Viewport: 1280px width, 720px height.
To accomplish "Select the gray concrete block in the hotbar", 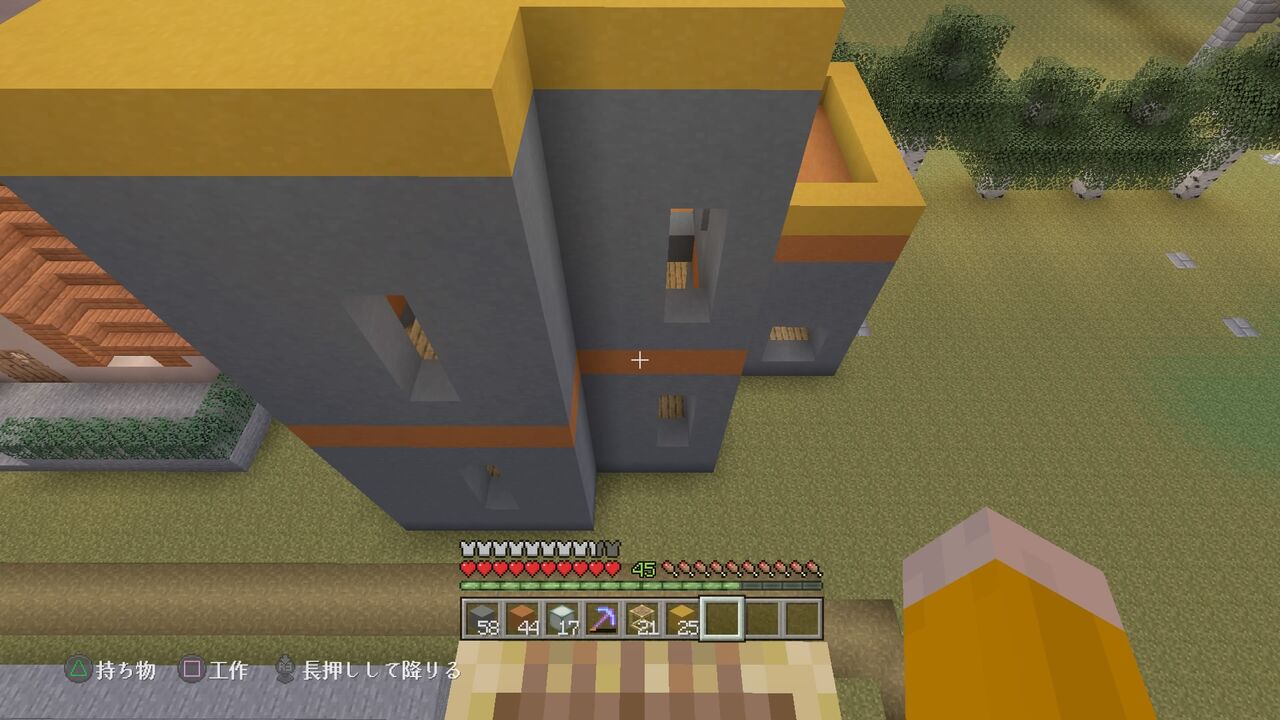I will click(x=481, y=618).
